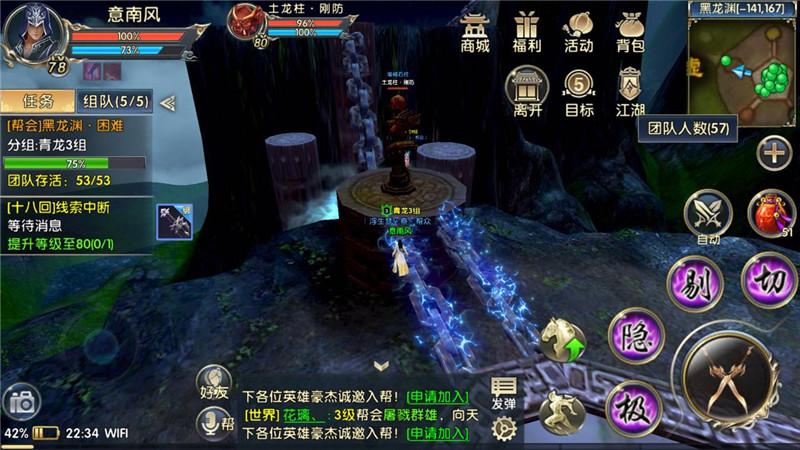Open the 活动 events menu
This screenshot has height=450, width=800.
(x=578, y=31)
